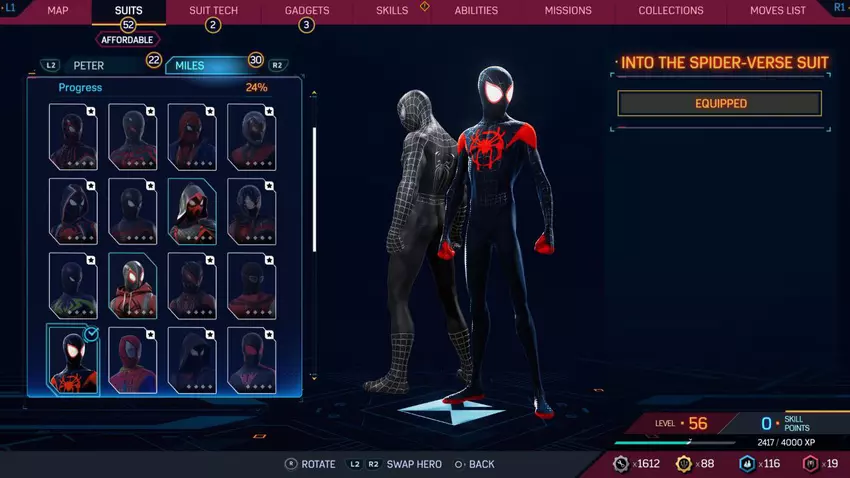This screenshot has width=850, height=478.
Task: Click the suit list scrollbar
Action: [315, 190]
